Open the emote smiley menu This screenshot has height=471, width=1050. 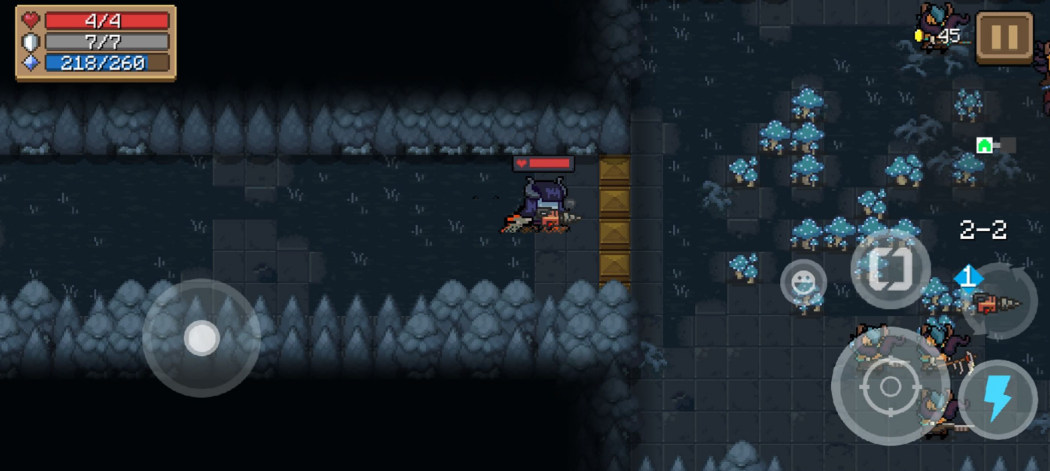tap(803, 283)
